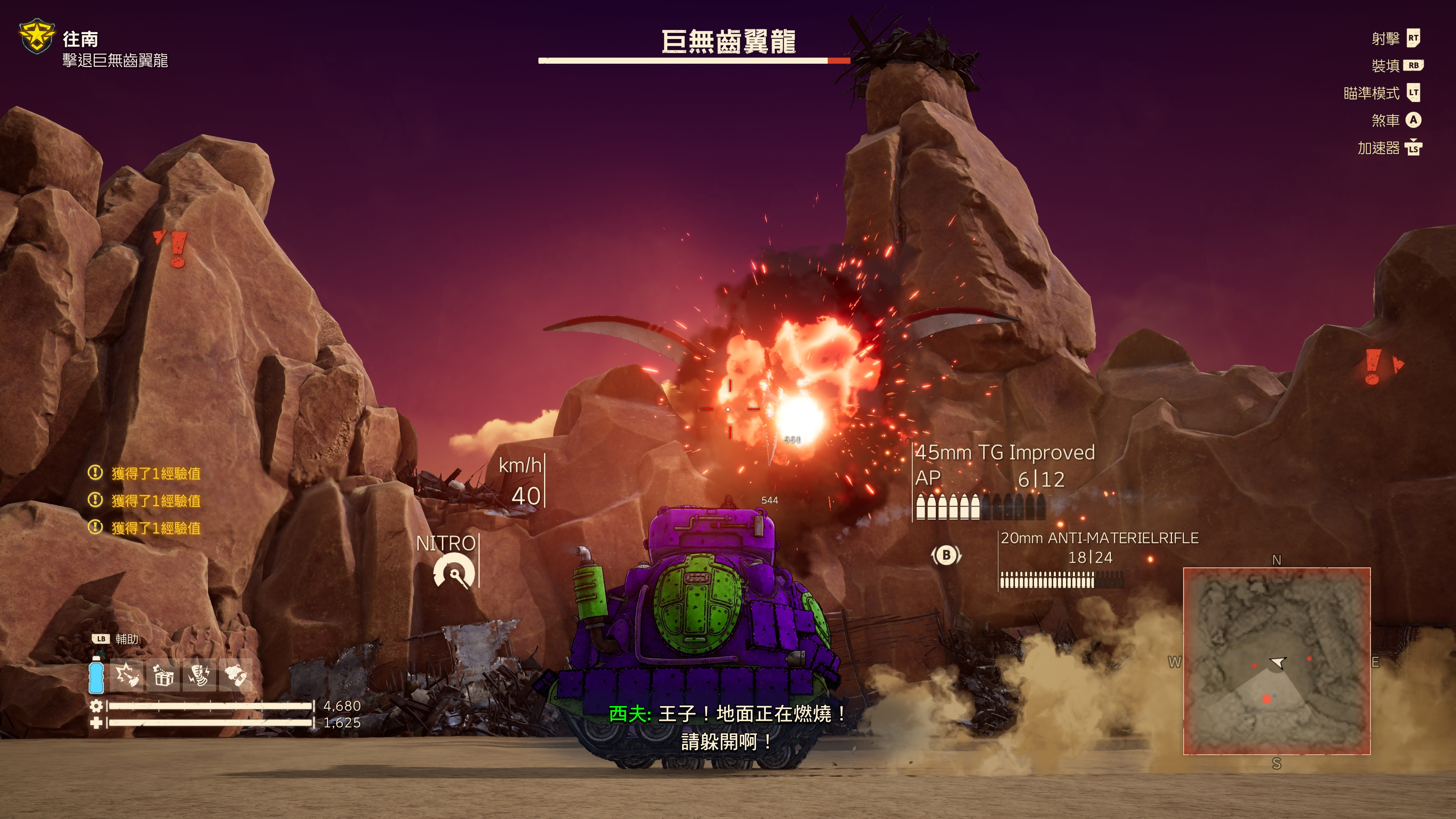Click the minimap
Screen dimensions: 1456x819
coord(1276,661)
